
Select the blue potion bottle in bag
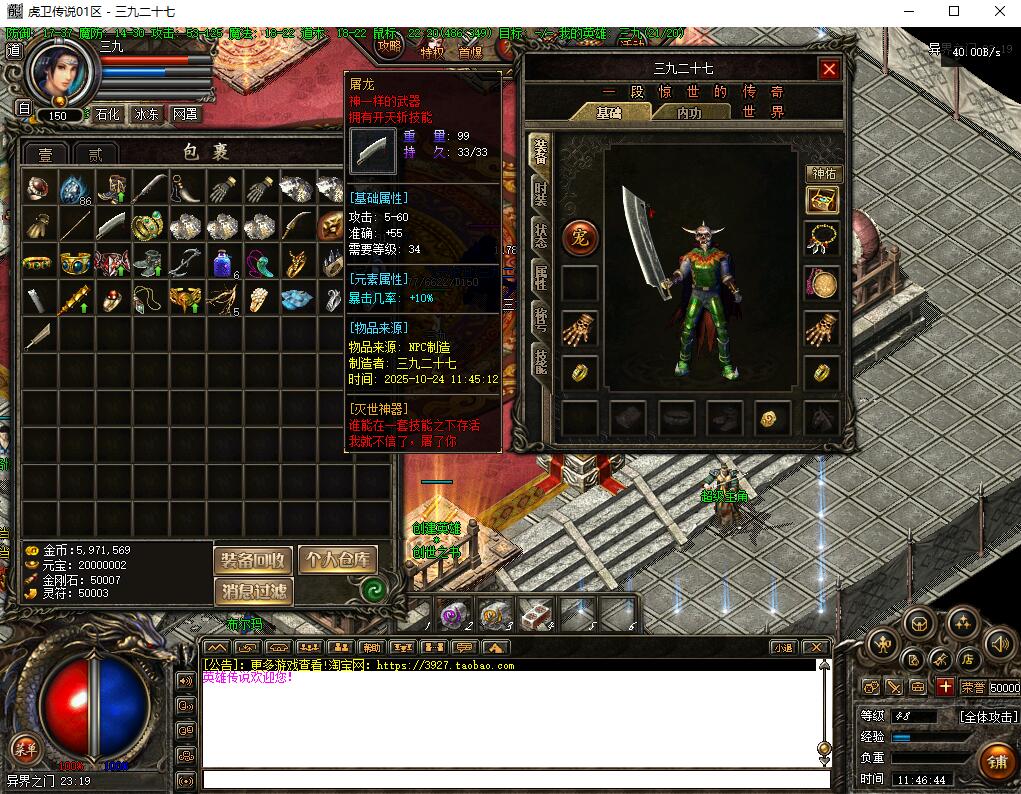(x=222, y=263)
